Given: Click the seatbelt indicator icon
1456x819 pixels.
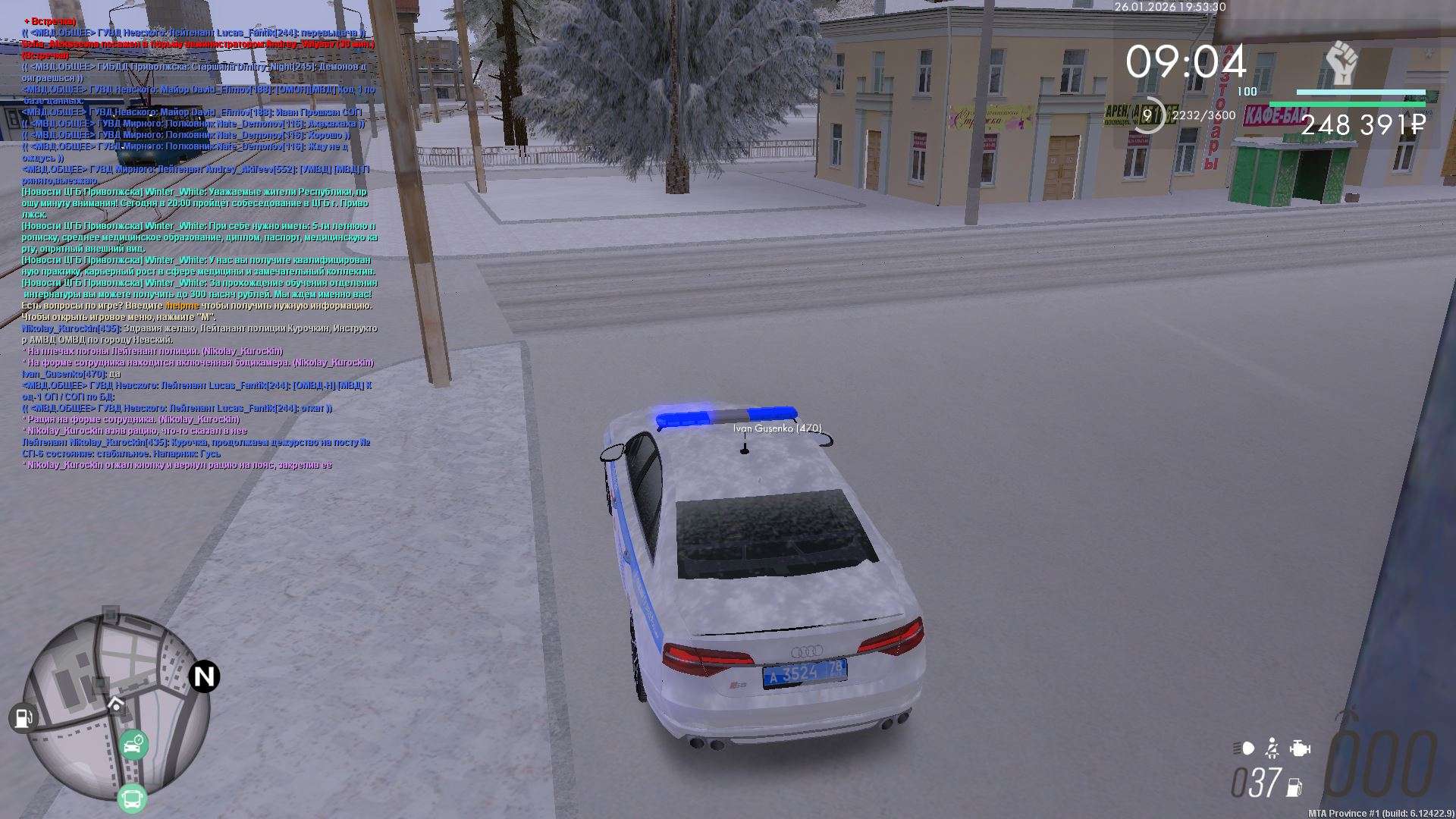Looking at the screenshot, I should coord(1272,748).
